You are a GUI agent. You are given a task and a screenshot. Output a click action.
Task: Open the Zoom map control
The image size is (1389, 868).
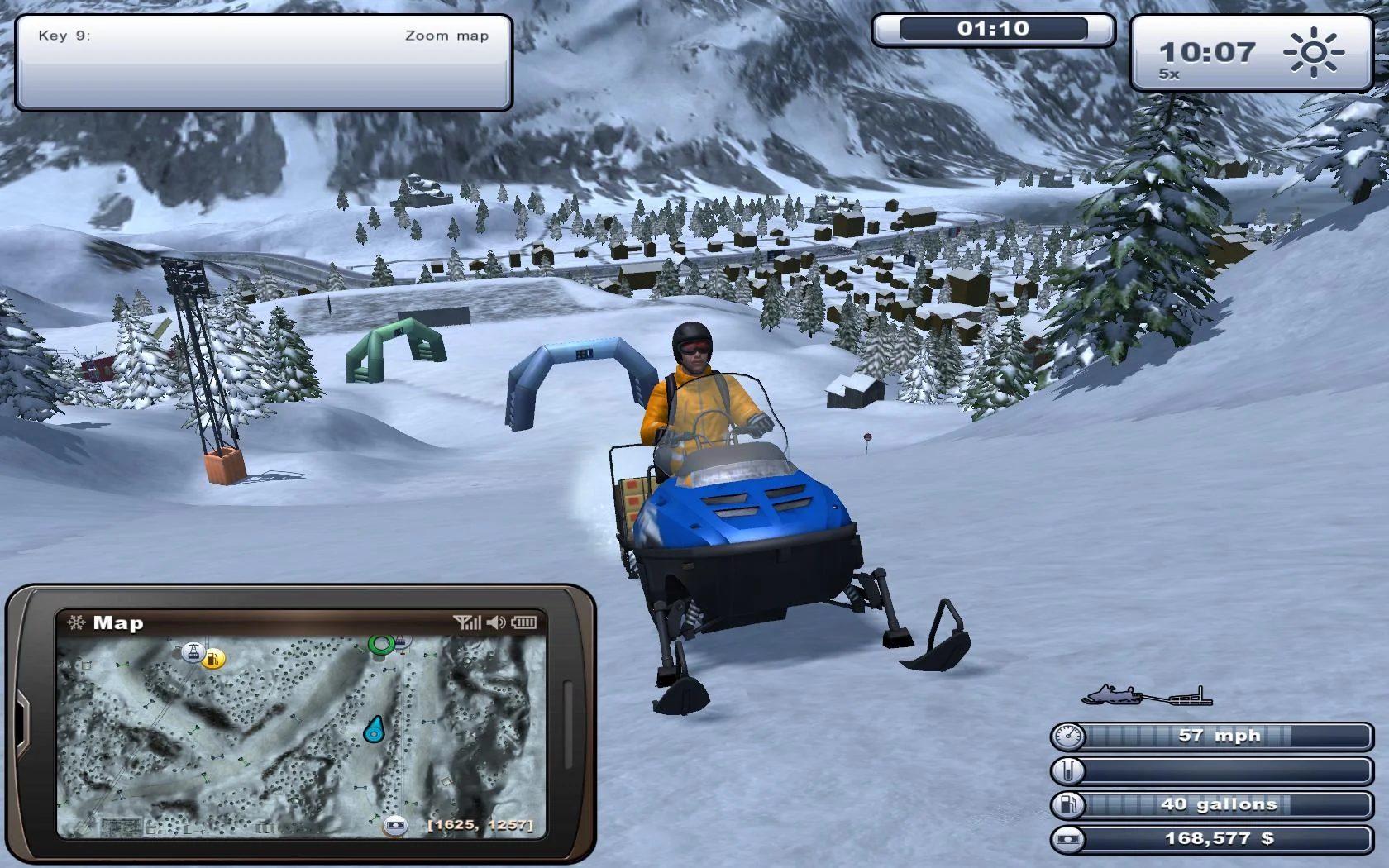pos(446,36)
